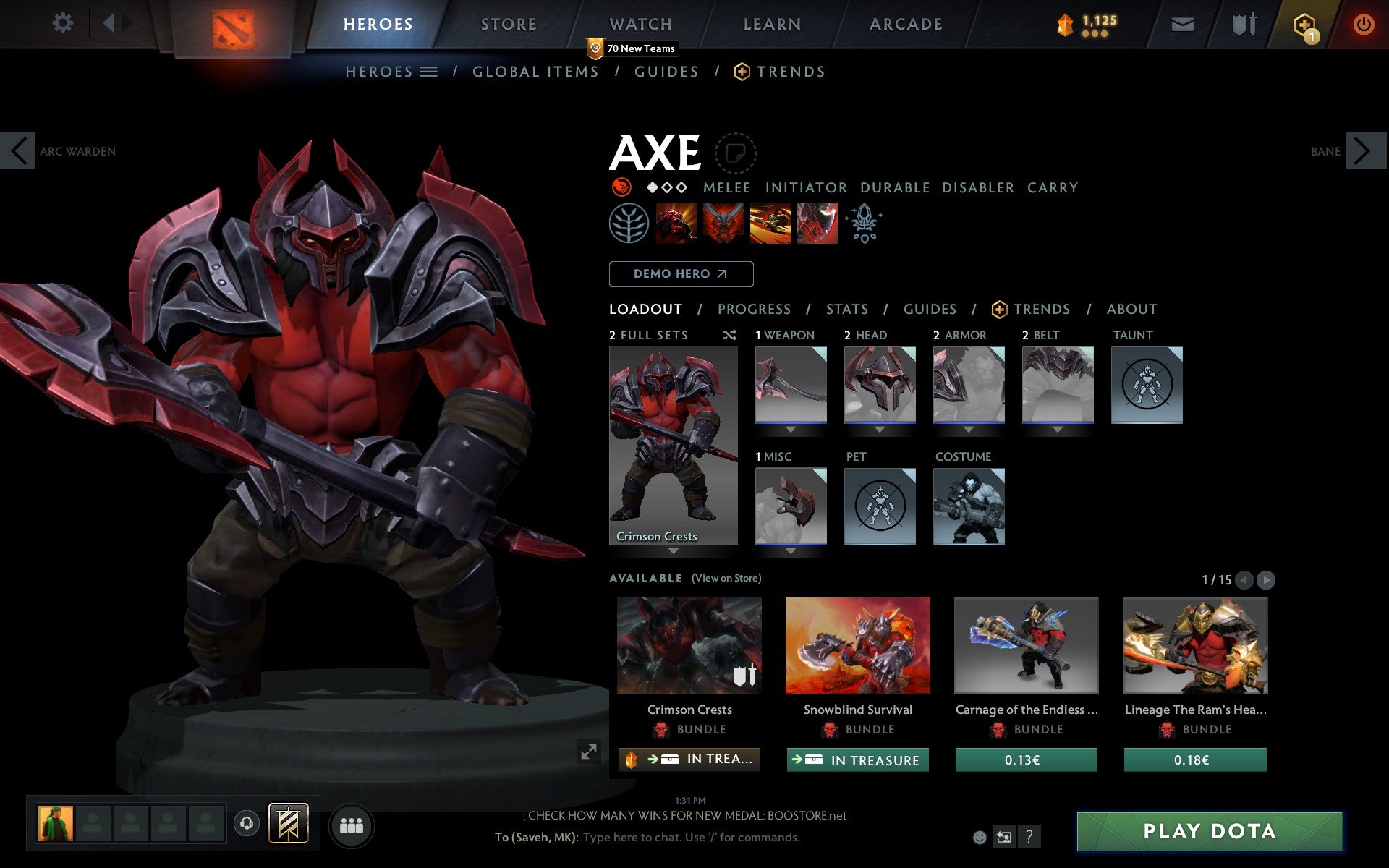Expand the Heroes hamburger submenu
This screenshot has height=868, width=1389.
[x=430, y=72]
